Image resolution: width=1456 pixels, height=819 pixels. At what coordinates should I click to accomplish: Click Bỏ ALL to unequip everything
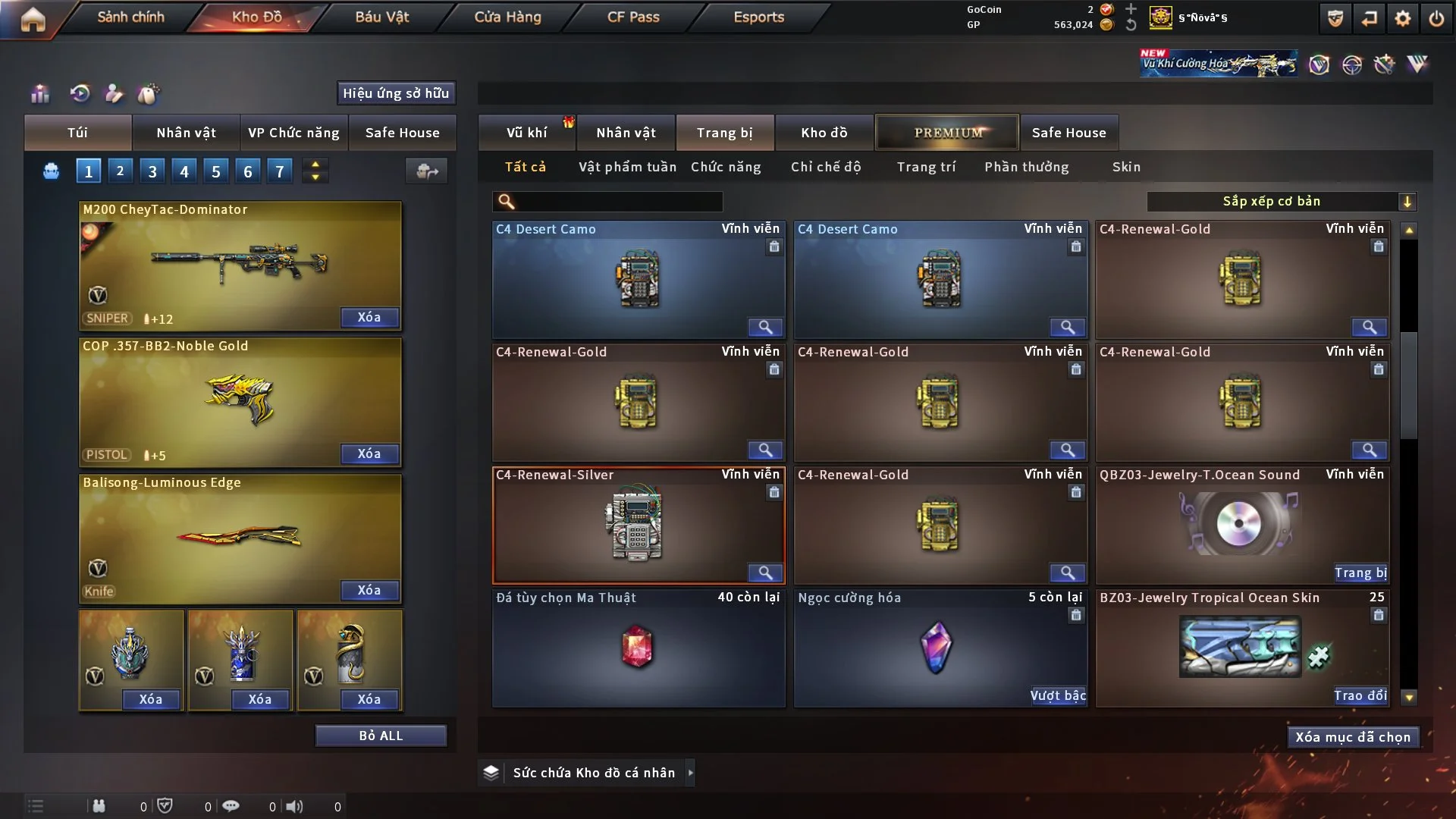(381, 736)
